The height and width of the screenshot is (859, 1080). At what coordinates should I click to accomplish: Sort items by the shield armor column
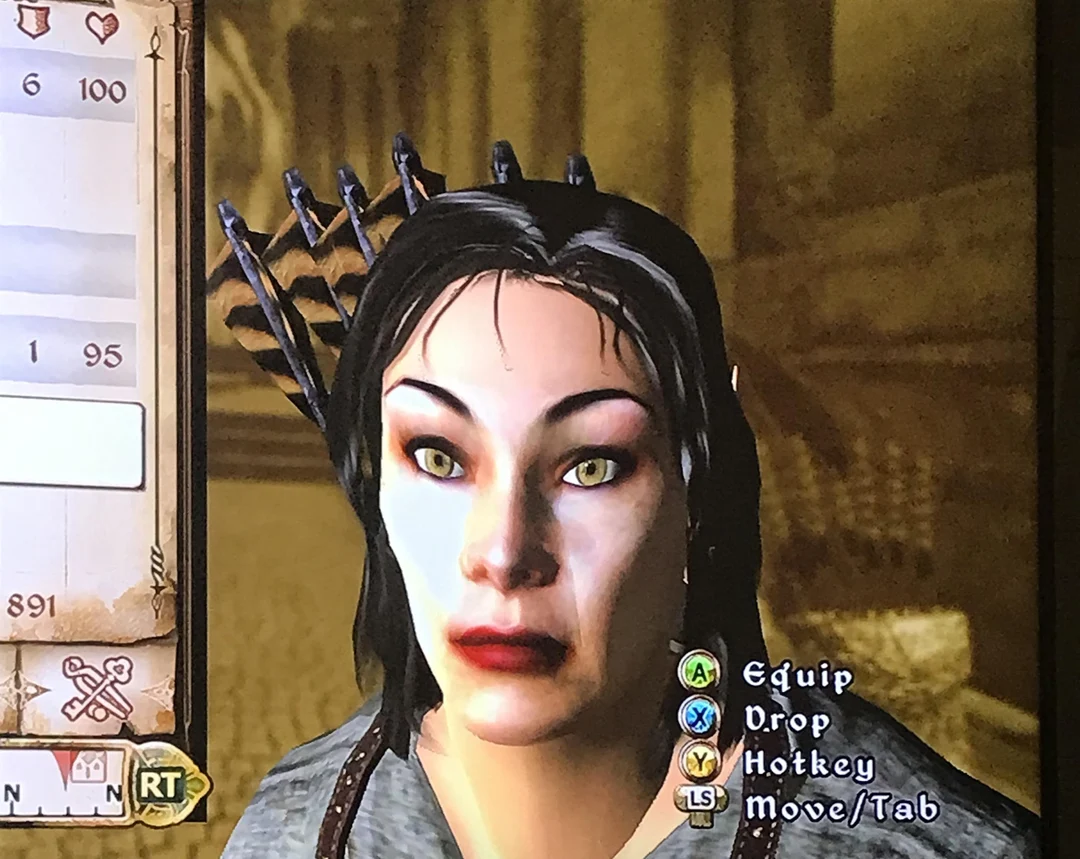(x=34, y=22)
